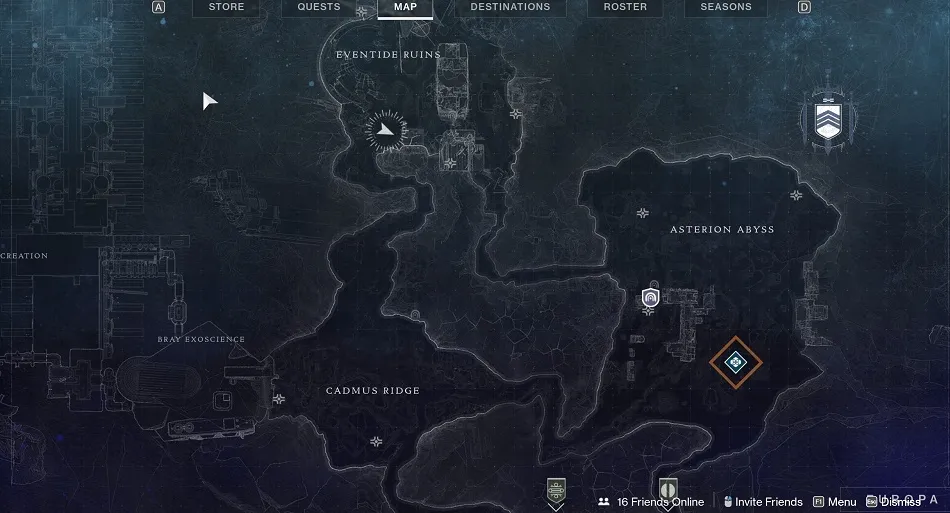Screen dimensions: 950x513
Task: Show the Seasons tab
Action: pos(725,7)
